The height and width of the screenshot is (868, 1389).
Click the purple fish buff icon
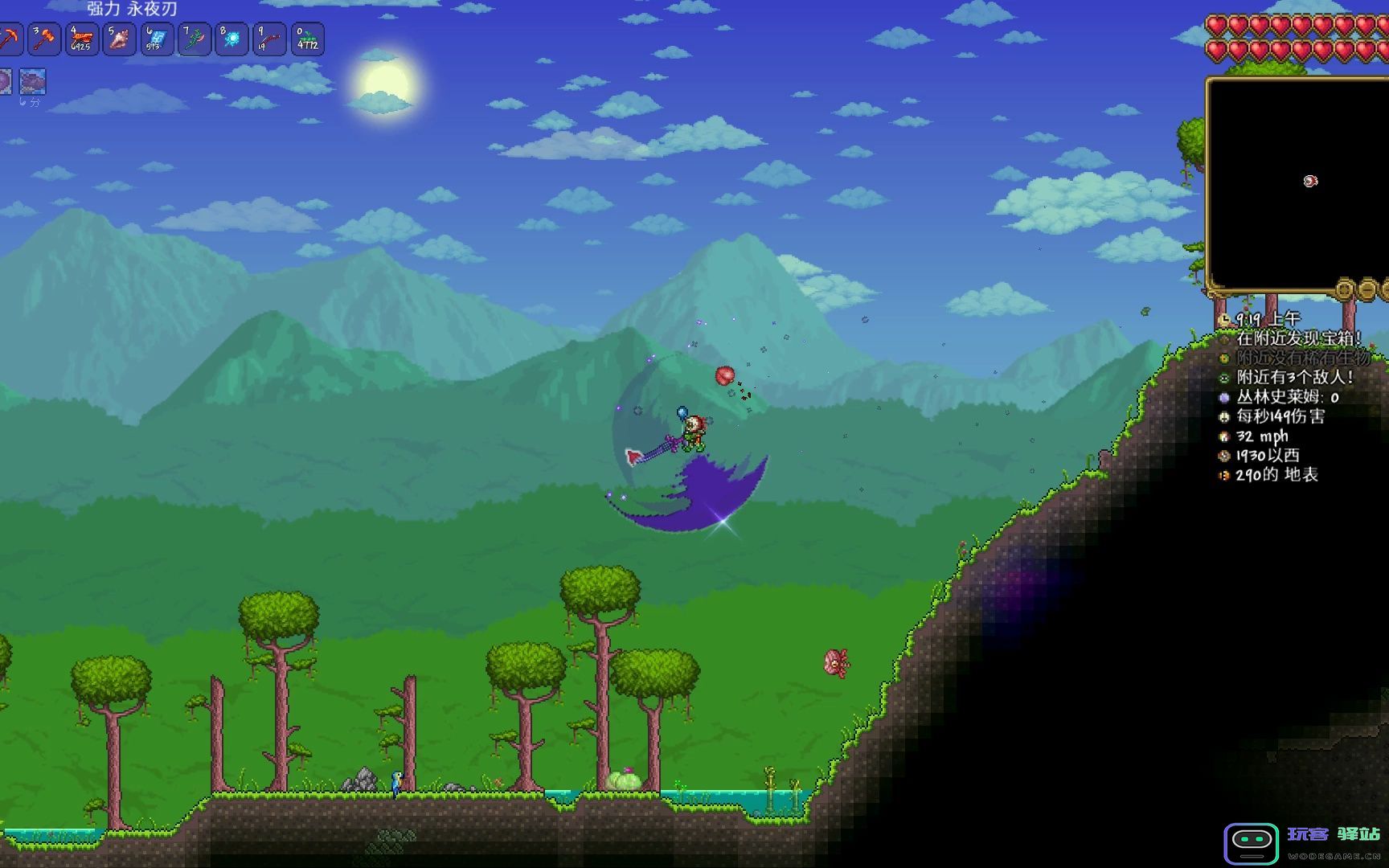(x=32, y=81)
